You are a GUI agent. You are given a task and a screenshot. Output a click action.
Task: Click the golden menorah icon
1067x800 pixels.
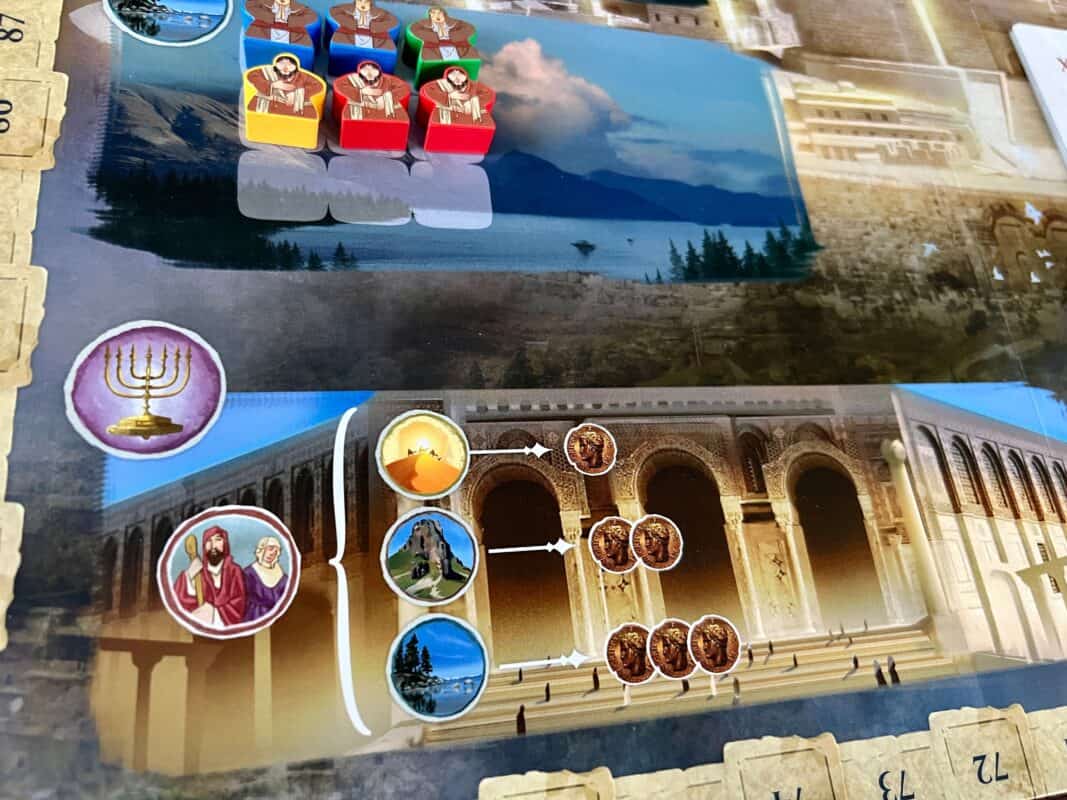(x=145, y=391)
